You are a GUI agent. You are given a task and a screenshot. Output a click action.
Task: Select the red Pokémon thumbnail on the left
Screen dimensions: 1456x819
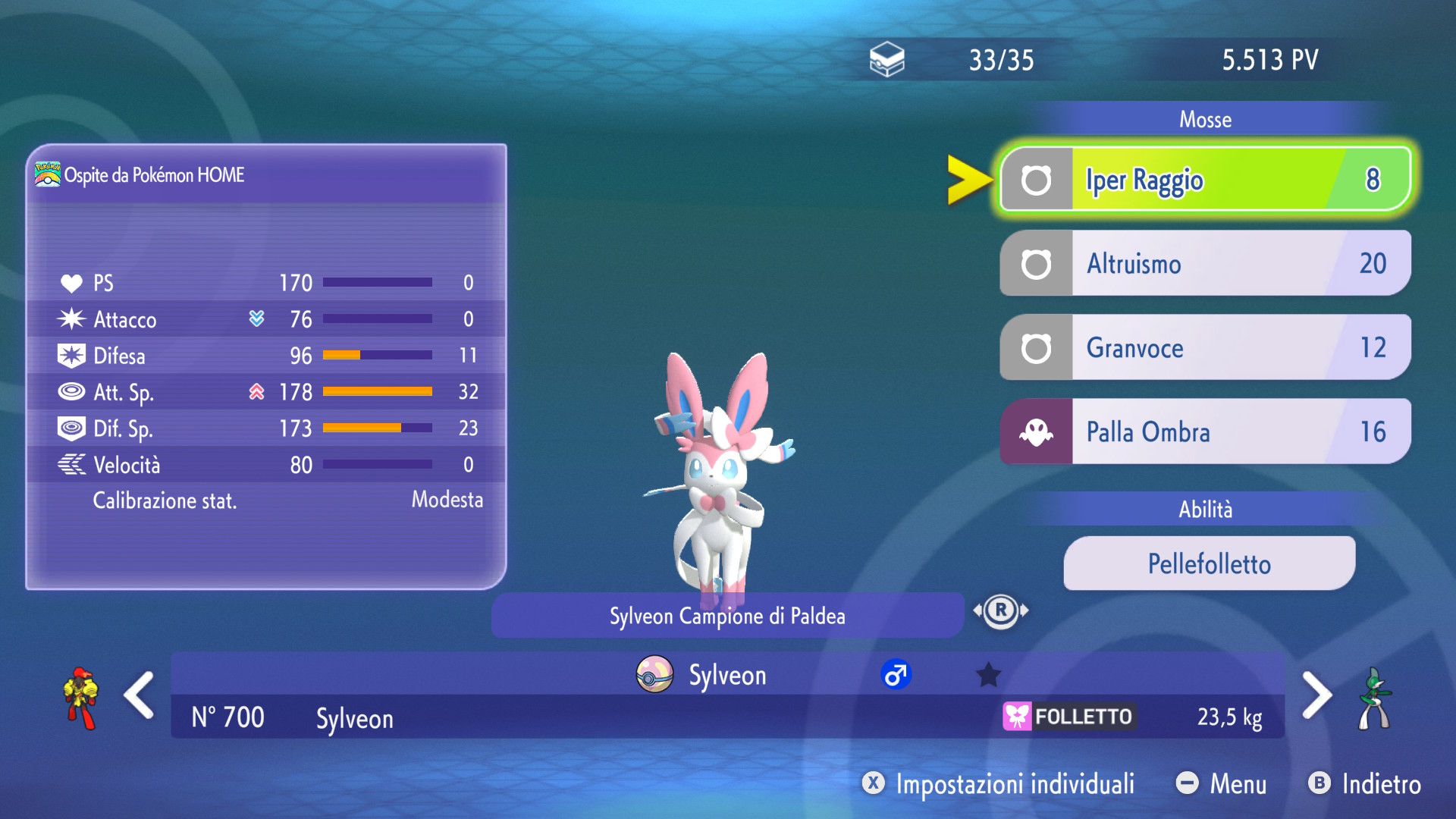coord(81,698)
